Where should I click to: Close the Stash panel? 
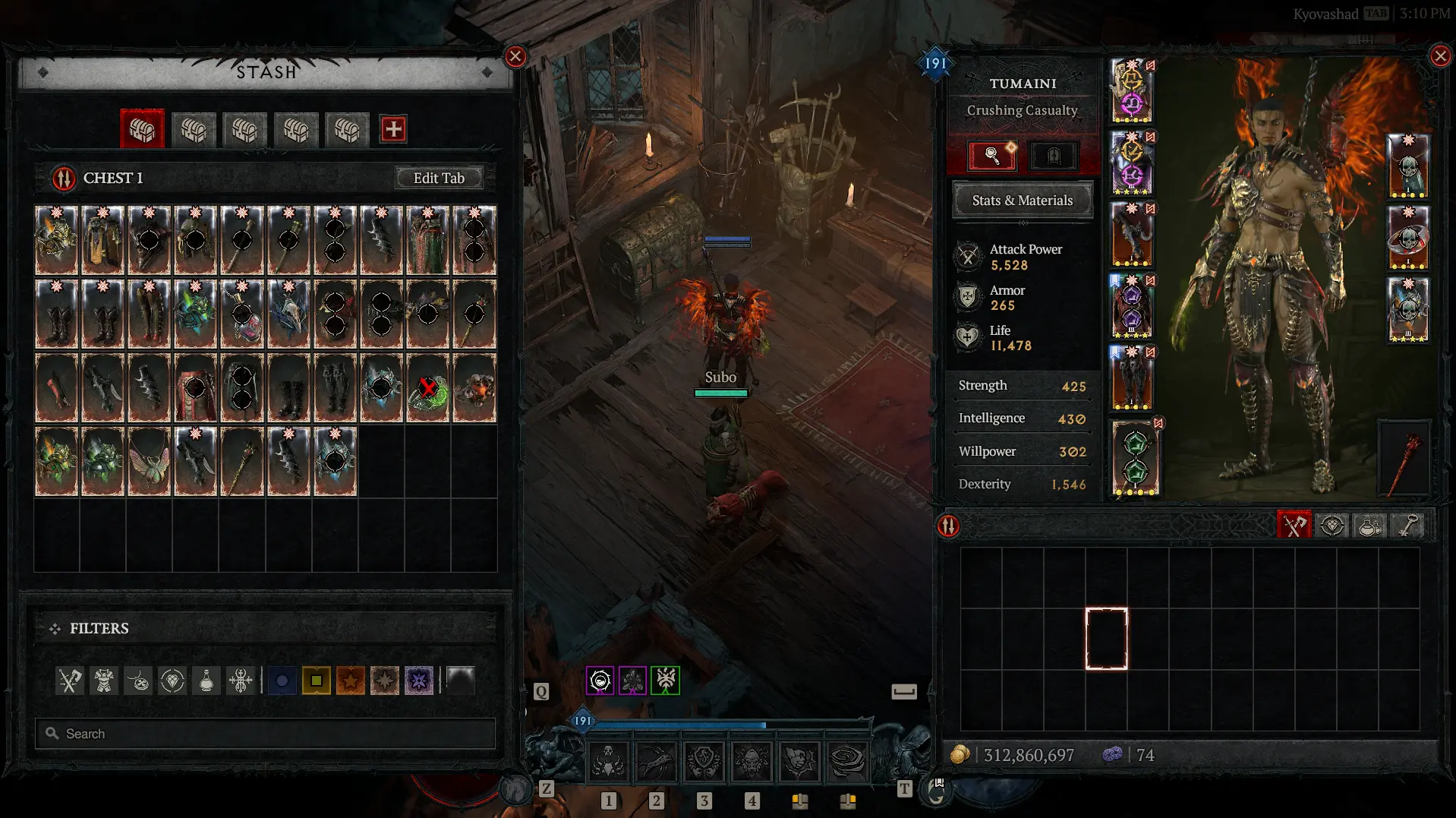pyautogui.click(x=515, y=56)
